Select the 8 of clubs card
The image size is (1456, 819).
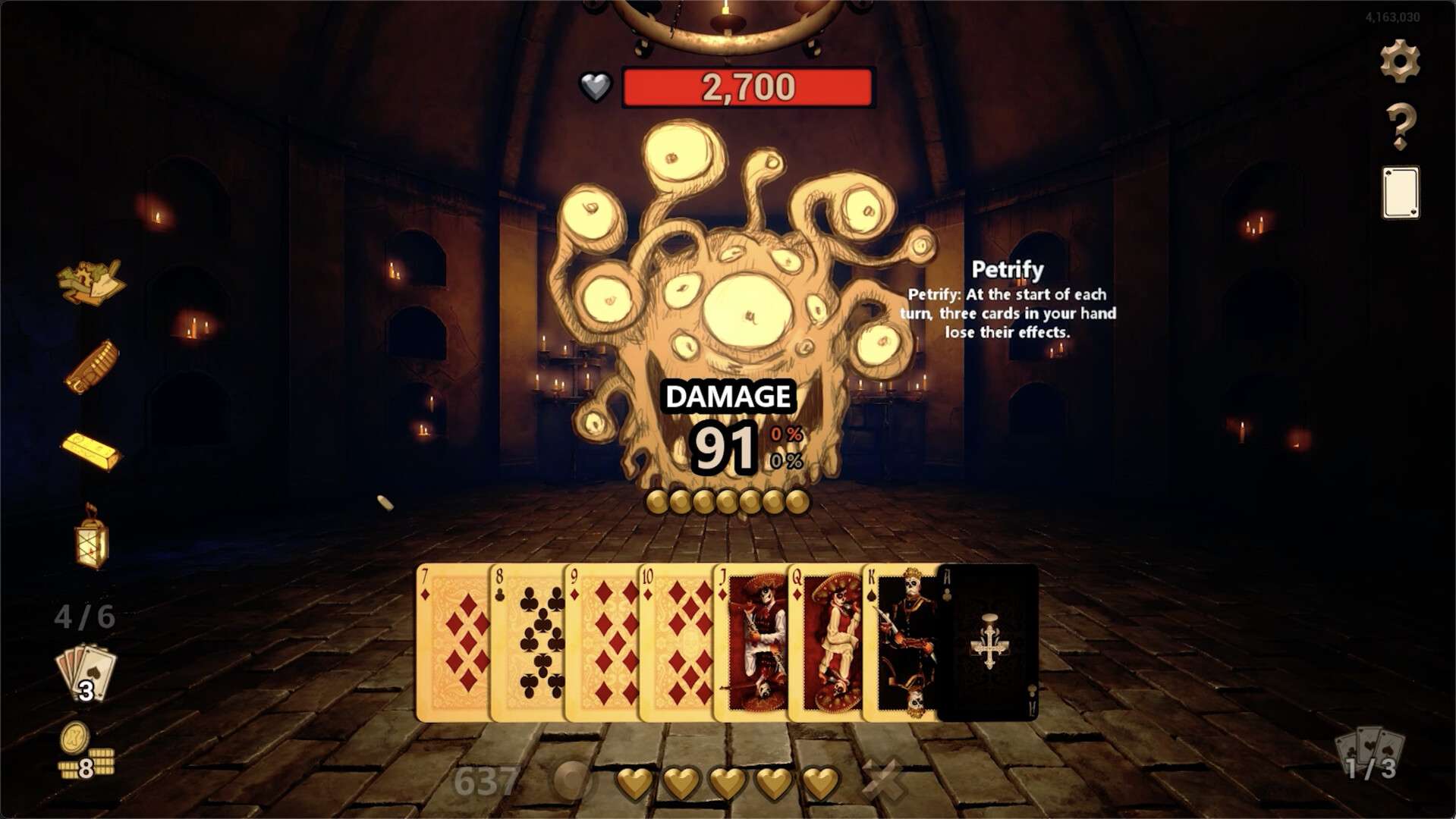527,642
